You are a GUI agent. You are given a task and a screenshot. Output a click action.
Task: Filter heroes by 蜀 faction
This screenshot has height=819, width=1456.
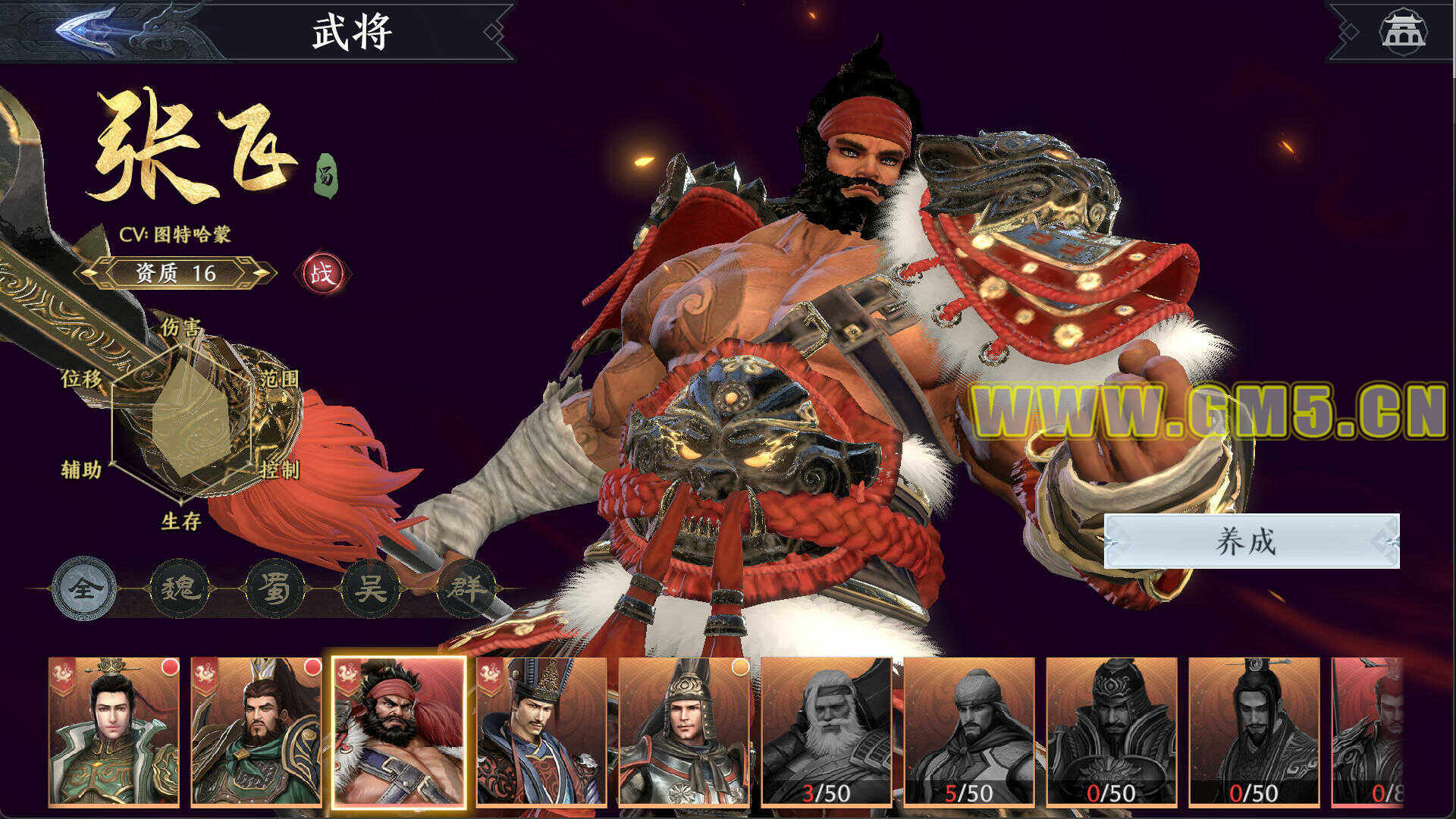click(275, 588)
